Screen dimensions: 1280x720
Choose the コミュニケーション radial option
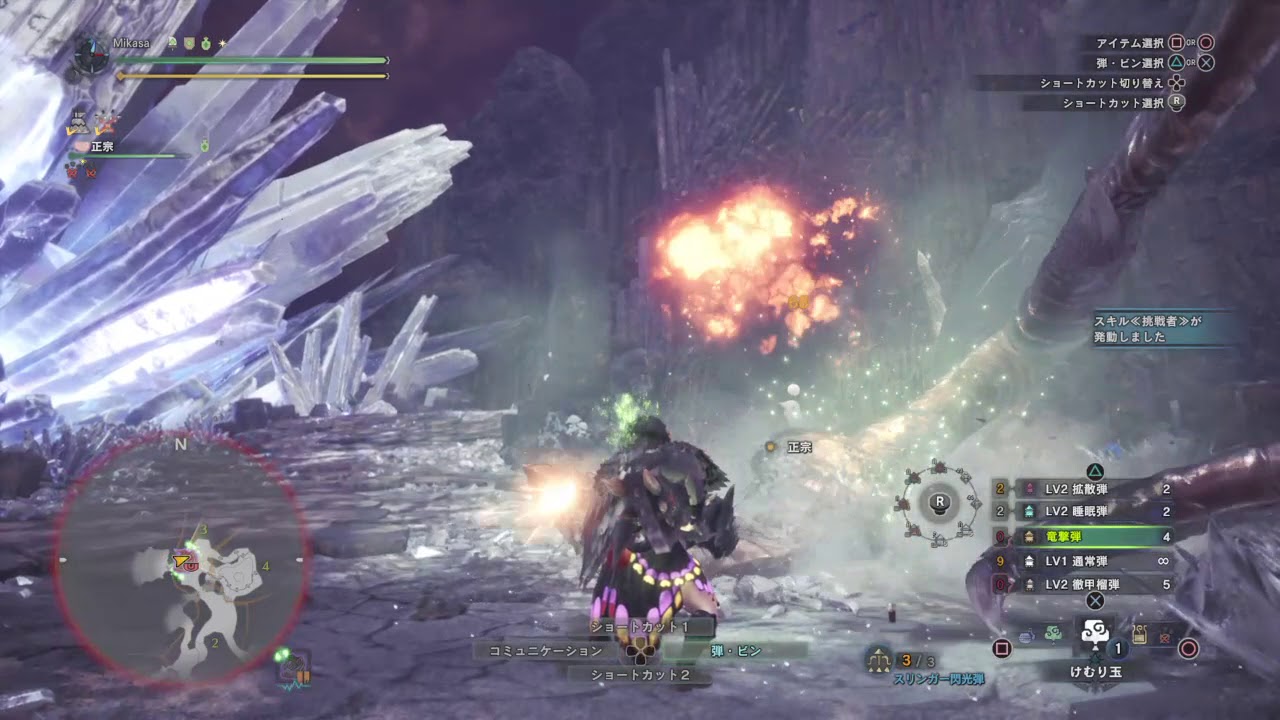(x=545, y=651)
